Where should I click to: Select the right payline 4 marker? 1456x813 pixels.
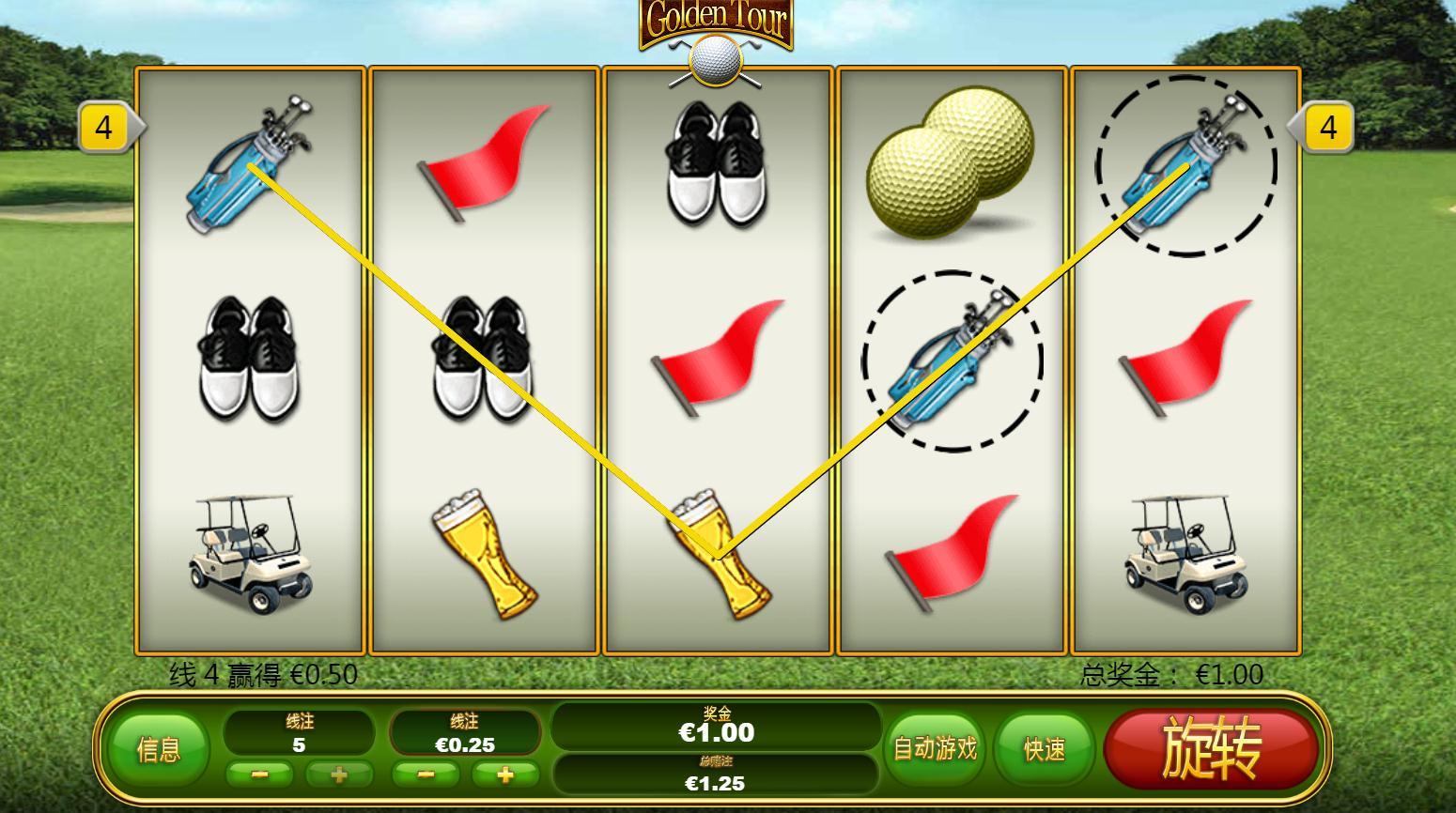point(1326,127)
